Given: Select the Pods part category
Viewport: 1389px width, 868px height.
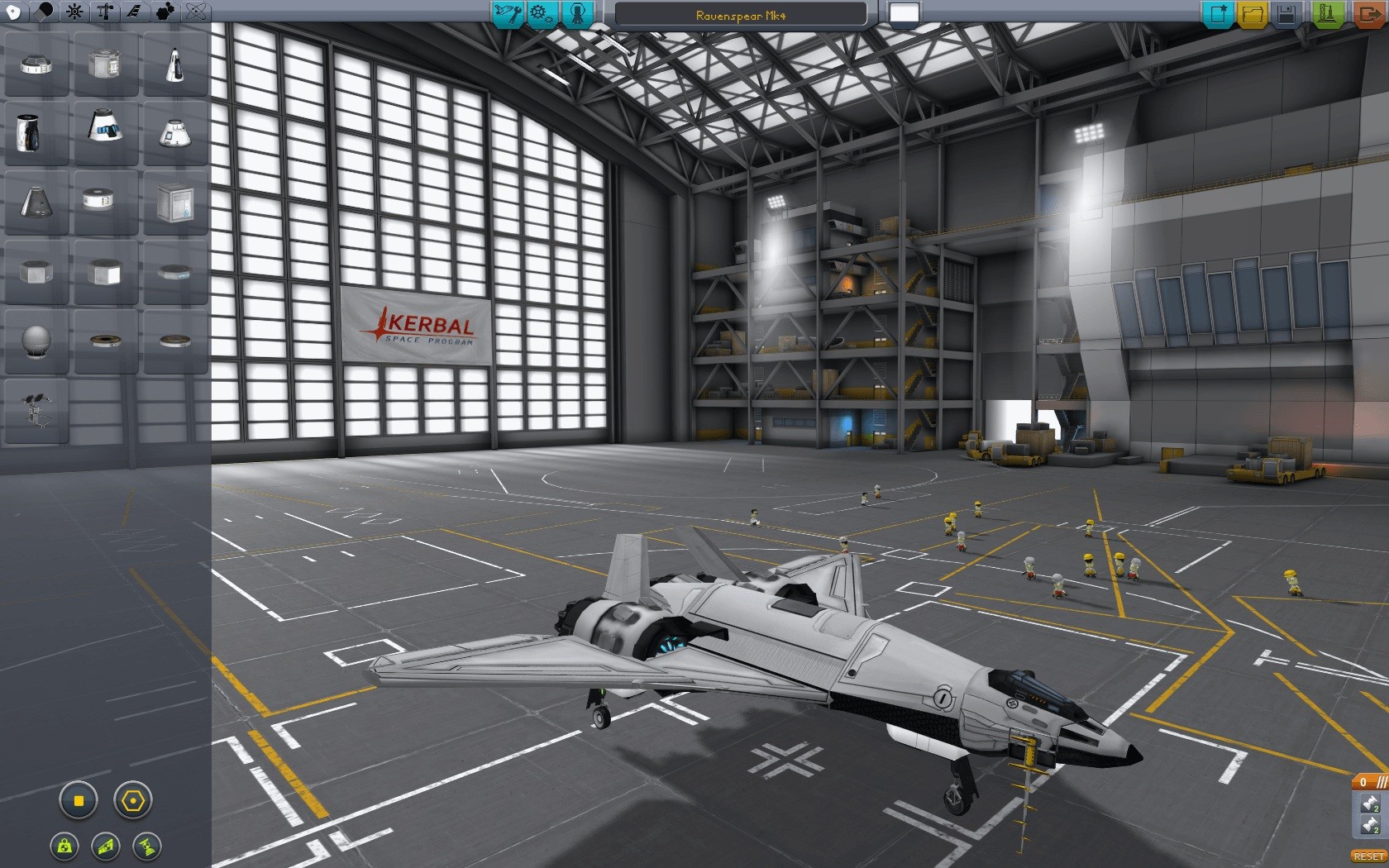Looking at the screenshot, I should click(x=14, y=12).
